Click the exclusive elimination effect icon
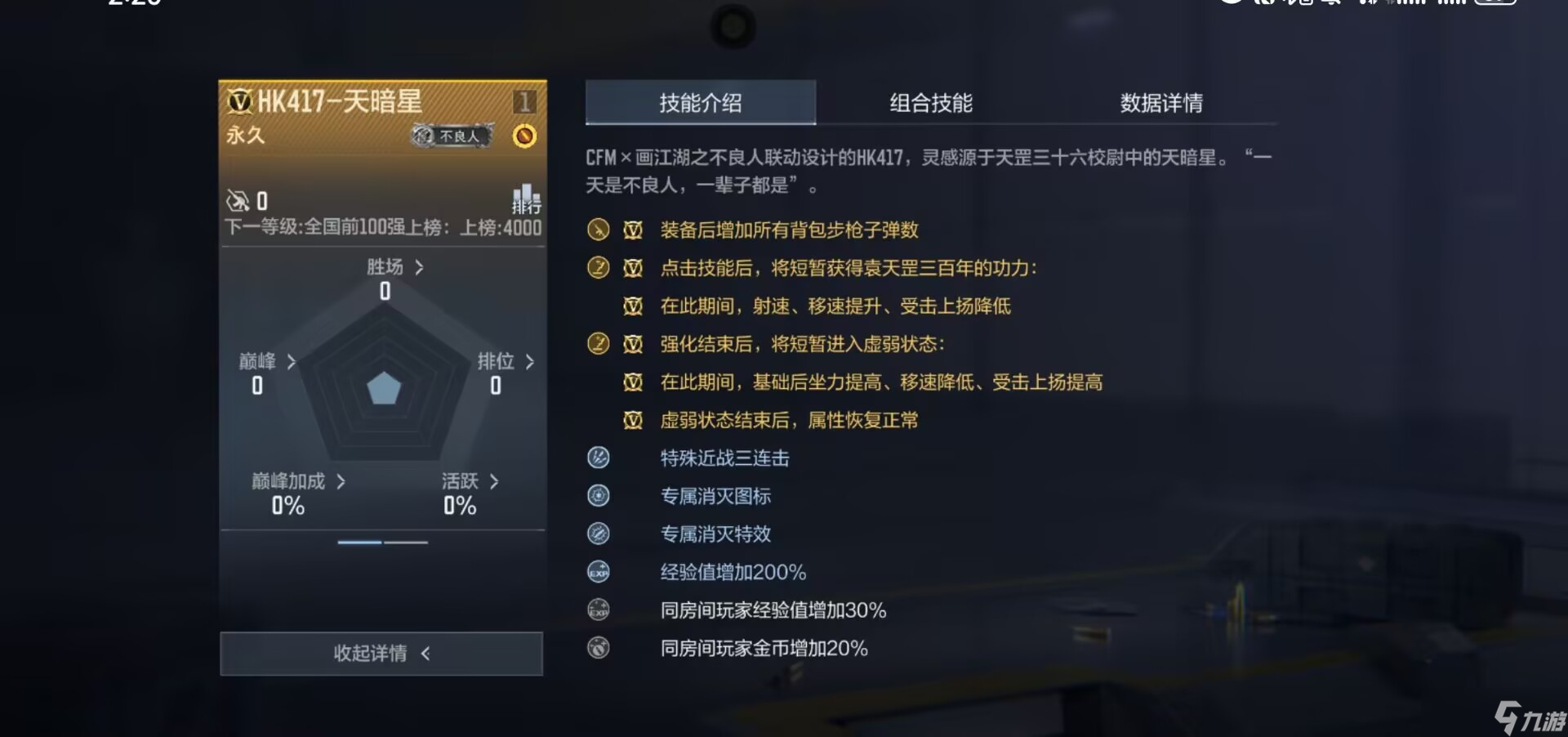1568x737 pixels. coord(599,534)
